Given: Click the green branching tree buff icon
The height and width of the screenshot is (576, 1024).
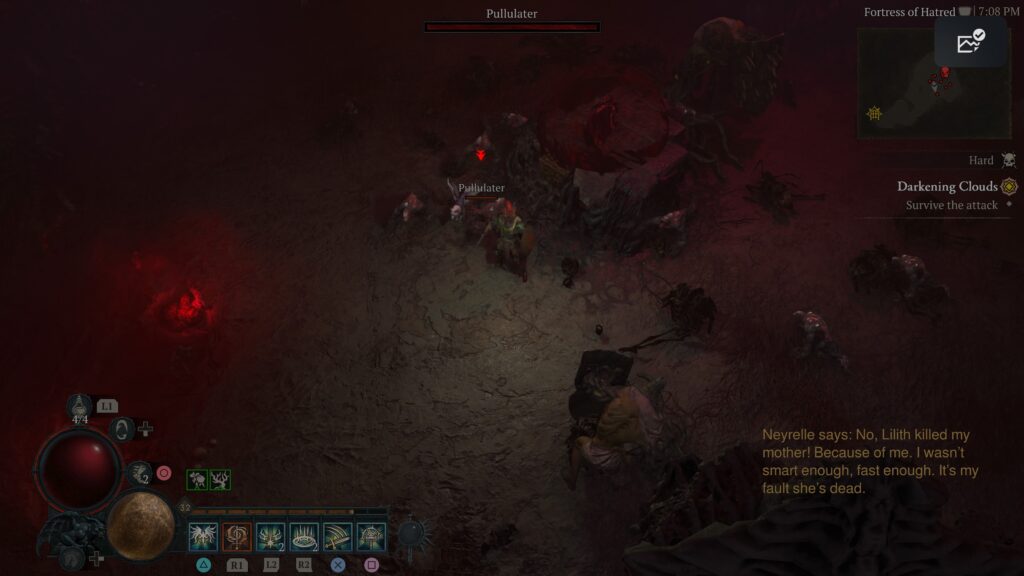Looking at the screenshot, I should click(220, 480).
